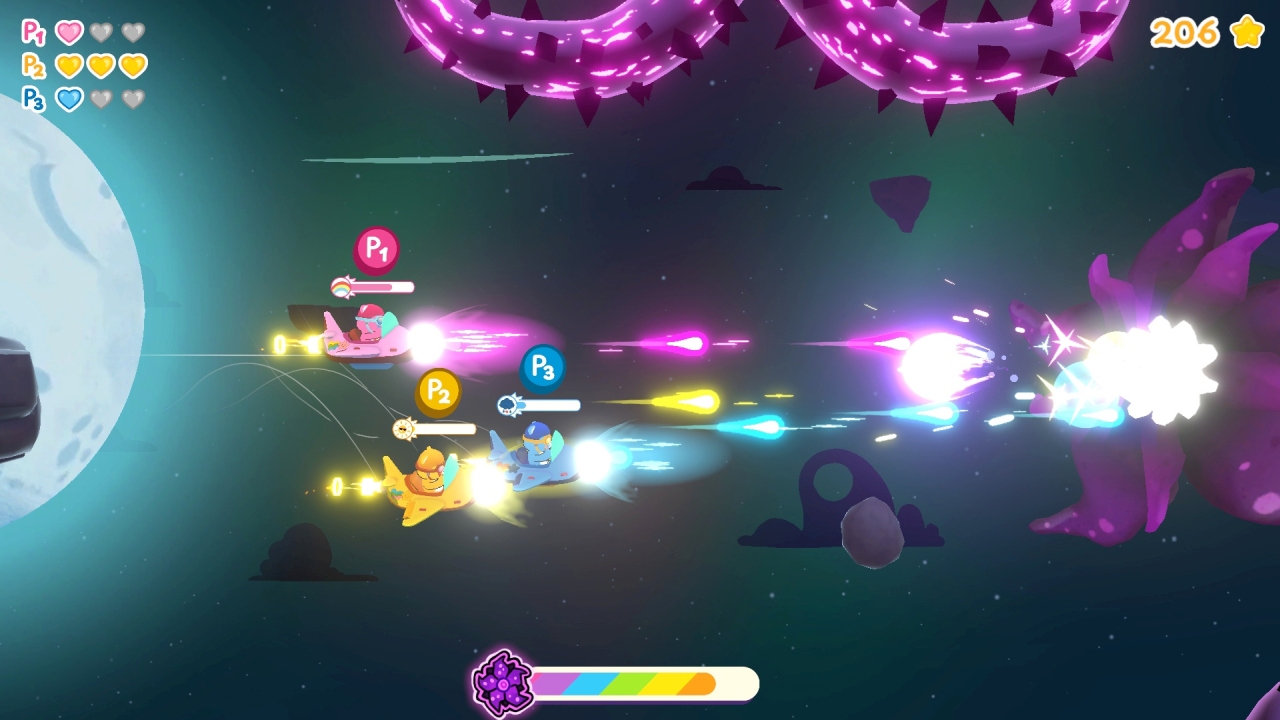The image size is (1280, 720).
Task: Toggle P3's blue heart
Action: (69, 96)
